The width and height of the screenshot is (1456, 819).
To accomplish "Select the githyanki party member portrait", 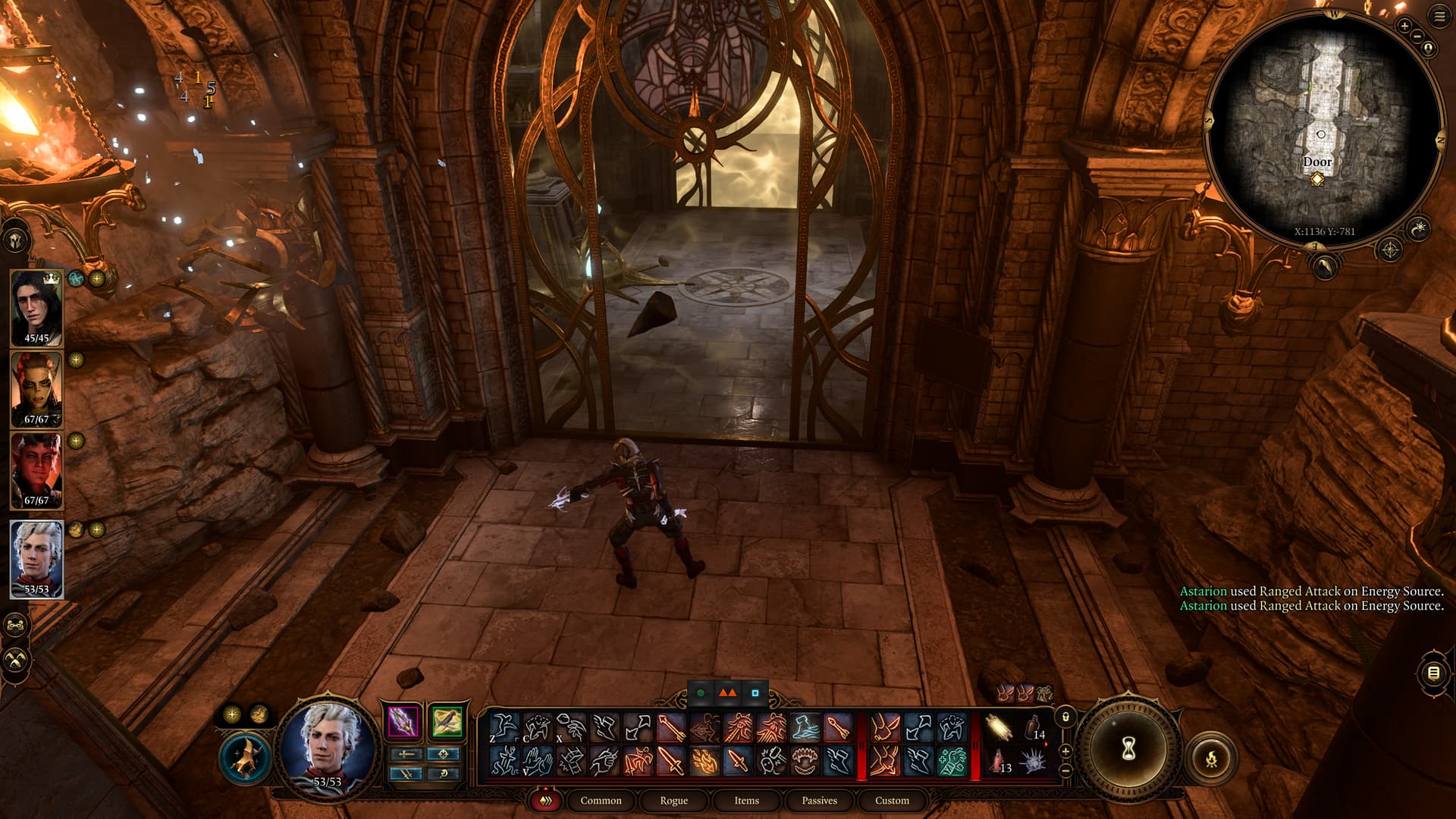I will coord(36,389).
